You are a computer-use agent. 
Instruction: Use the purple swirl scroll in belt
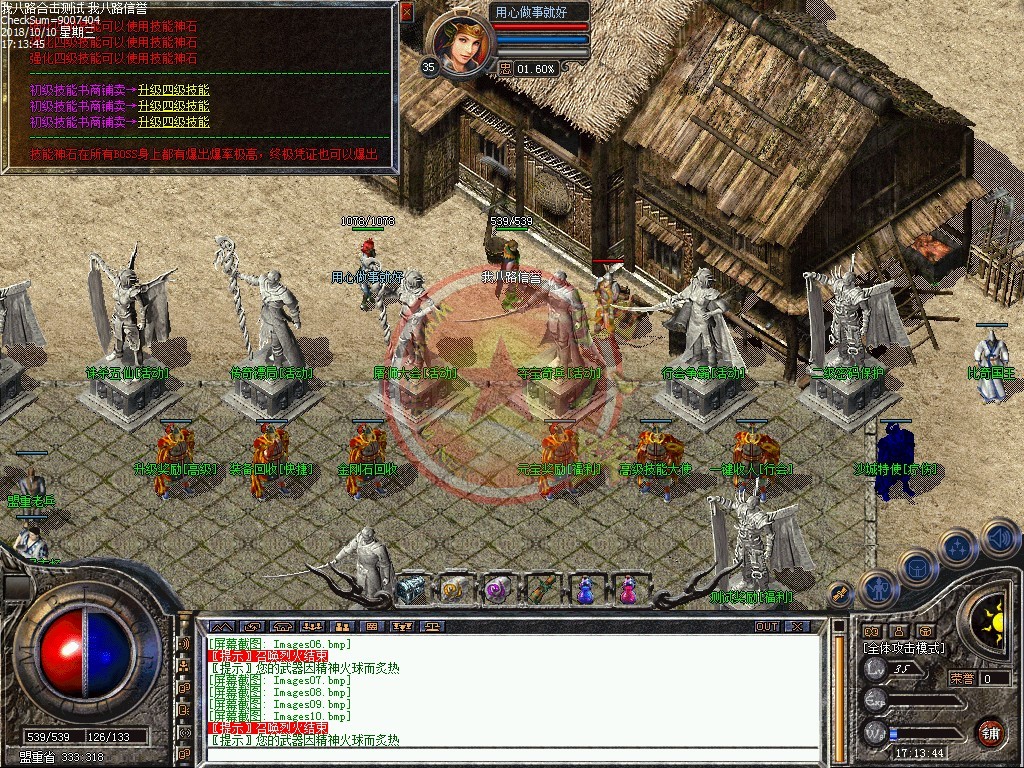497,590
